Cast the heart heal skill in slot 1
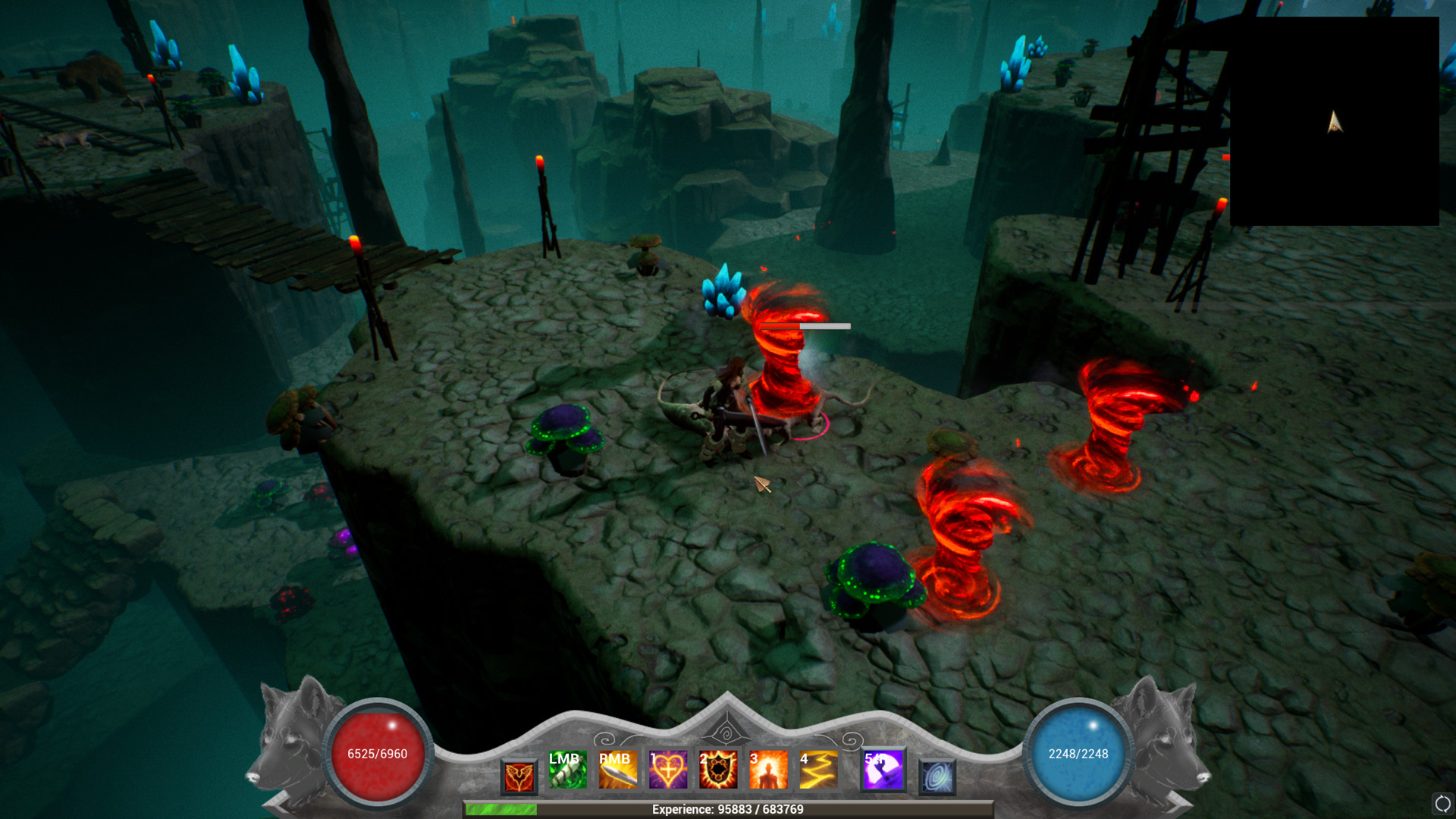 670,770
